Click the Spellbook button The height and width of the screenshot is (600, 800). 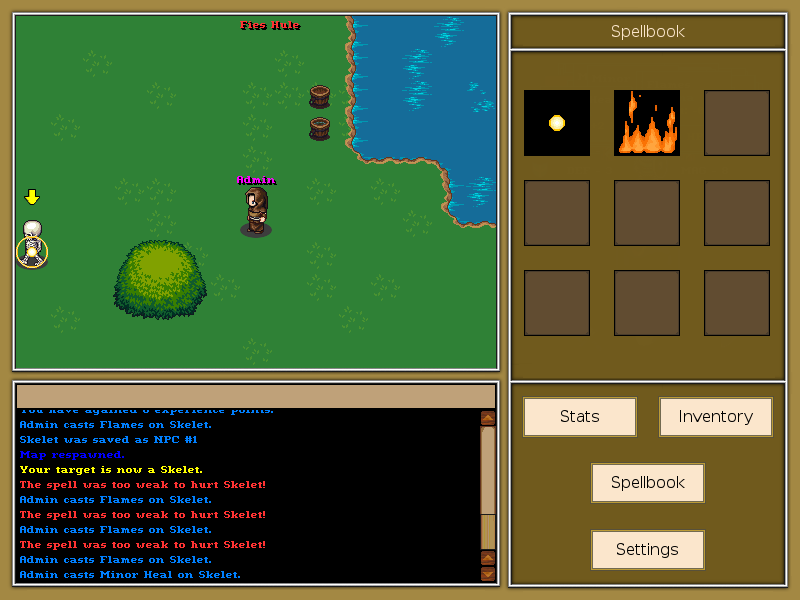pos(647,483)
